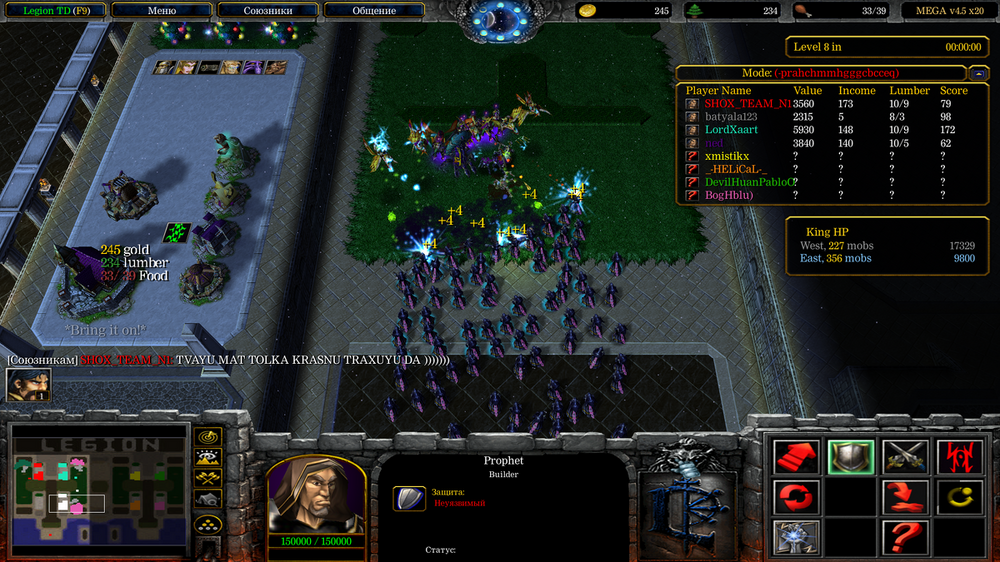Image resolution: width=1000 pixels, height=562 pixels.
Task: Use the yellow rotating arrow ability
Action: click(959, 496)
